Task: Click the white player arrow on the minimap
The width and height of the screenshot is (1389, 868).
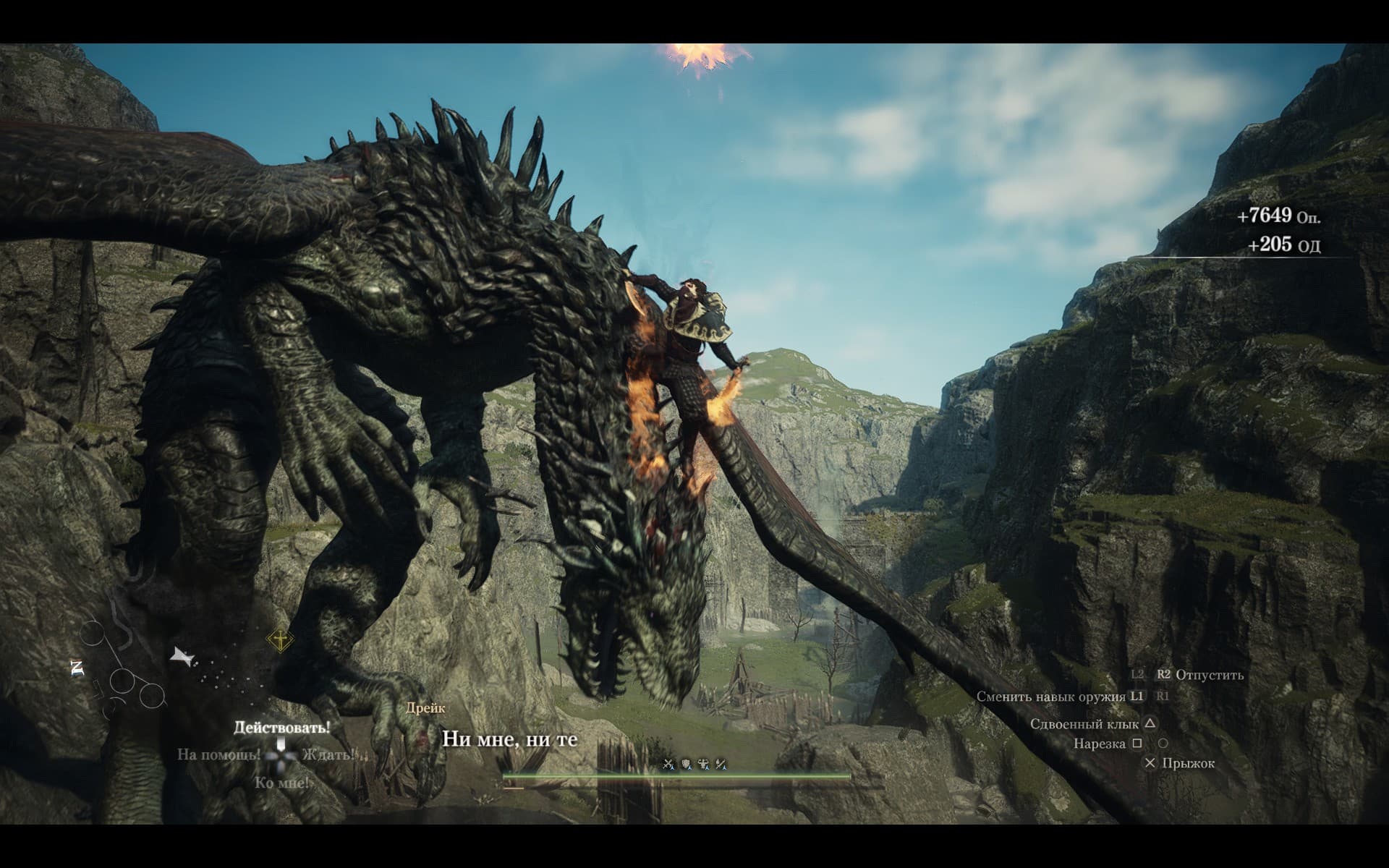Action: tap(182, 657)
